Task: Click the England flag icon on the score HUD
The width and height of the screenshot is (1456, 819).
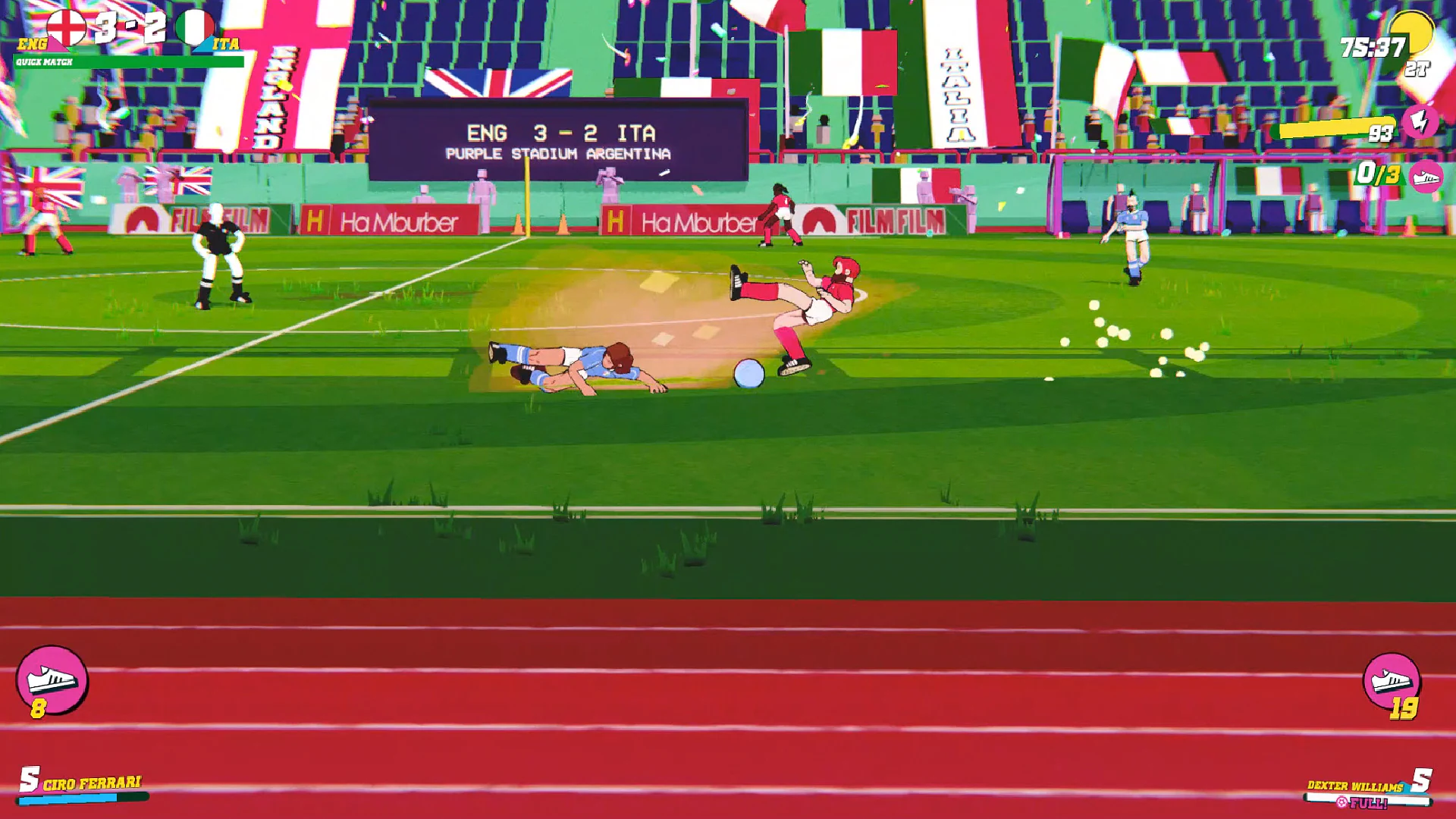Action: coord(67,27)
